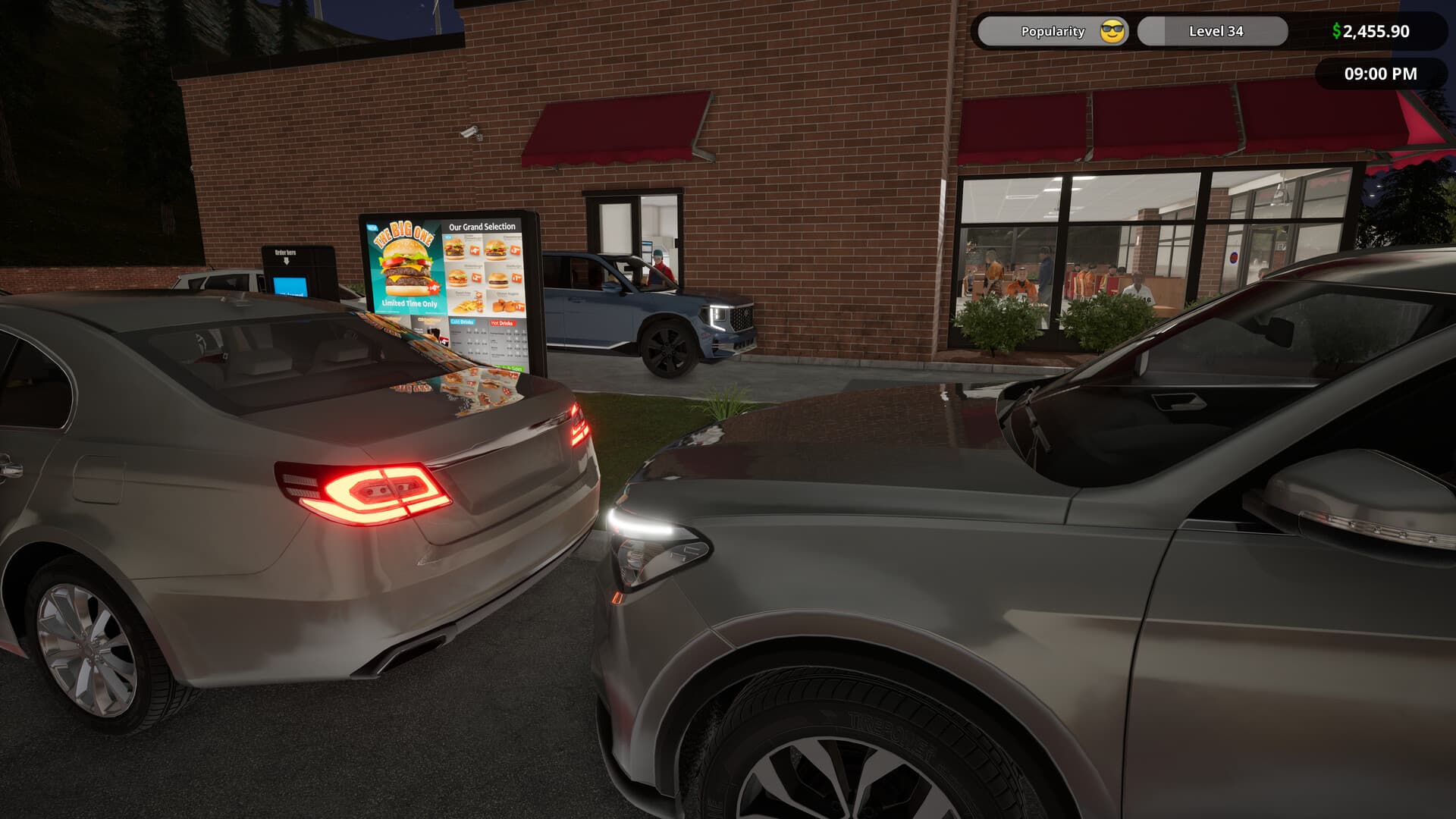Toggle the blue NEW badge on the promo poster
Viewport: 1456px width, 819px height.
372,227
